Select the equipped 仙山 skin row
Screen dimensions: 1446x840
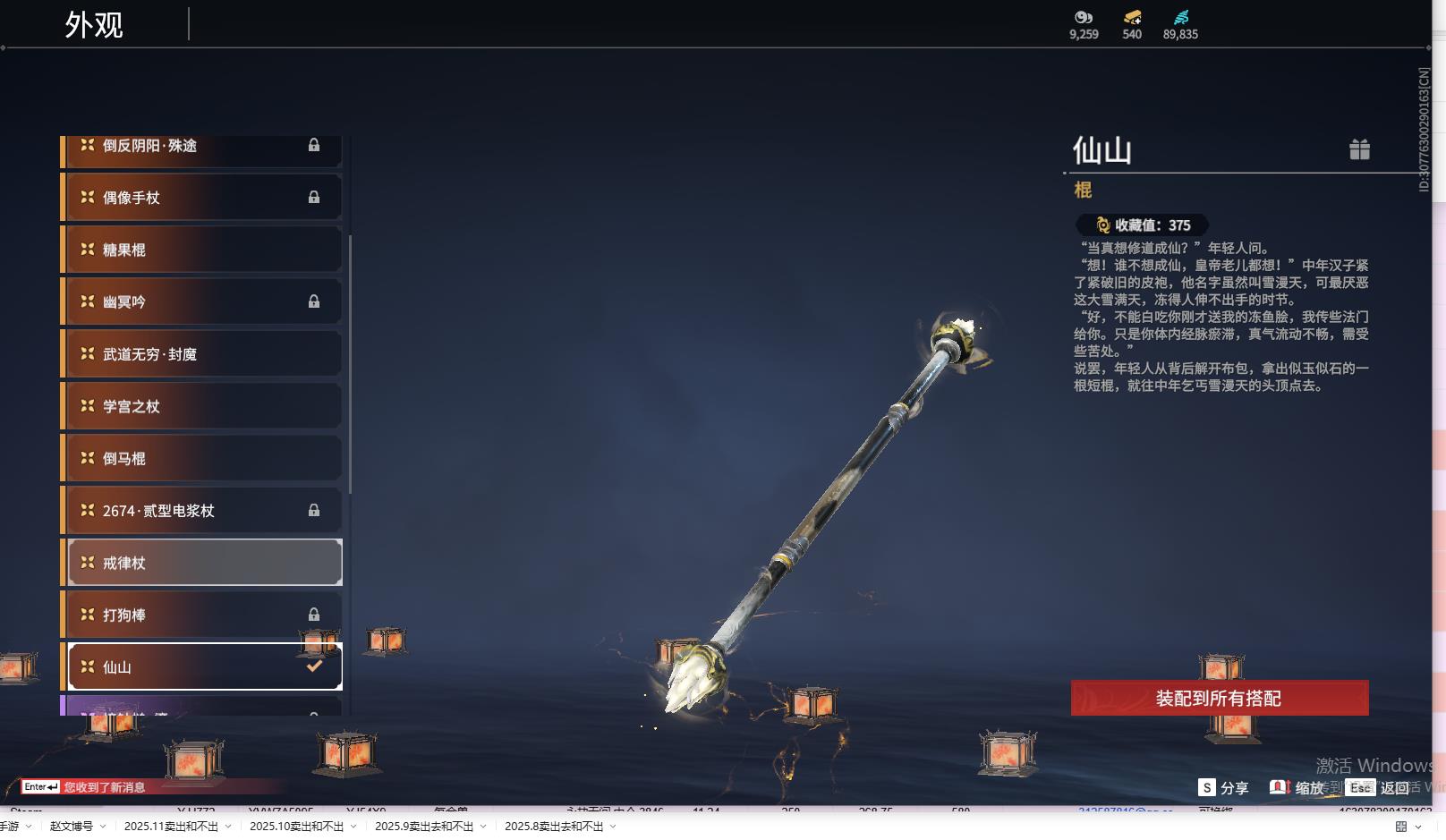[x=204, y=667]
